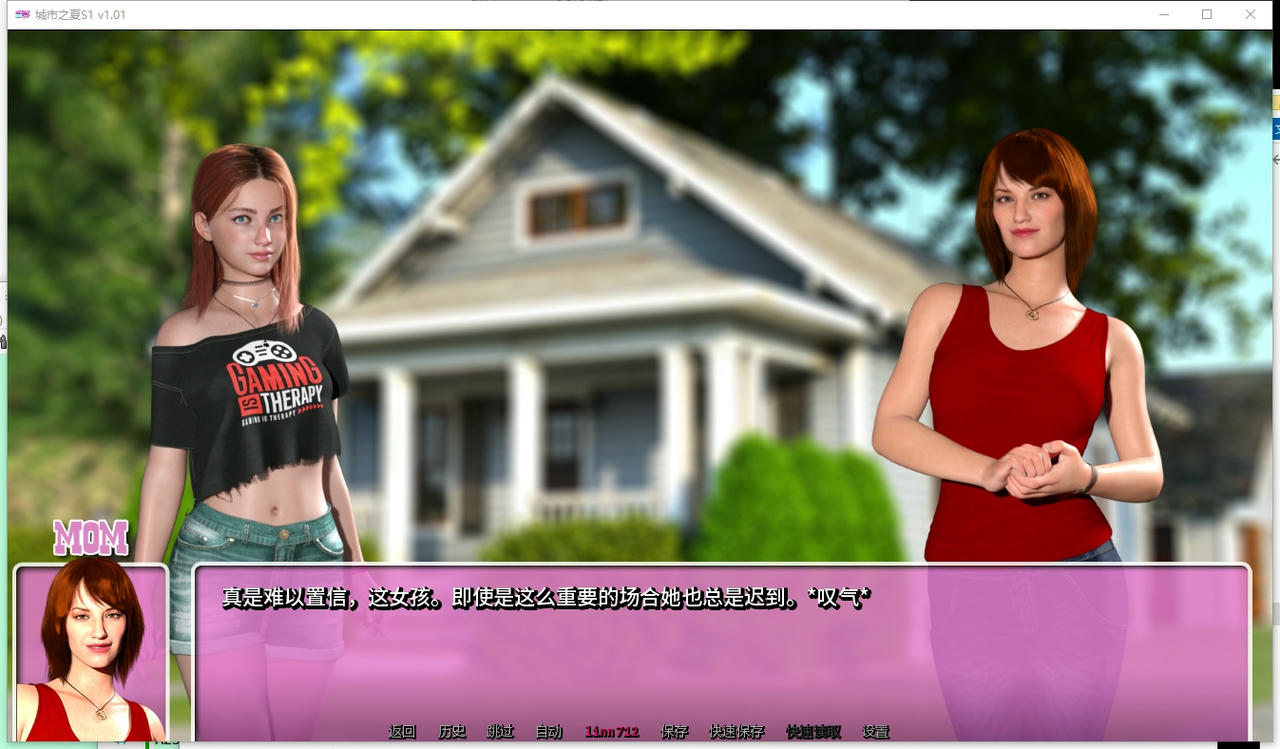Enable 自动 auto-play mode
The height and width of the screenshot is (749, 1280).
click(548, 731)
